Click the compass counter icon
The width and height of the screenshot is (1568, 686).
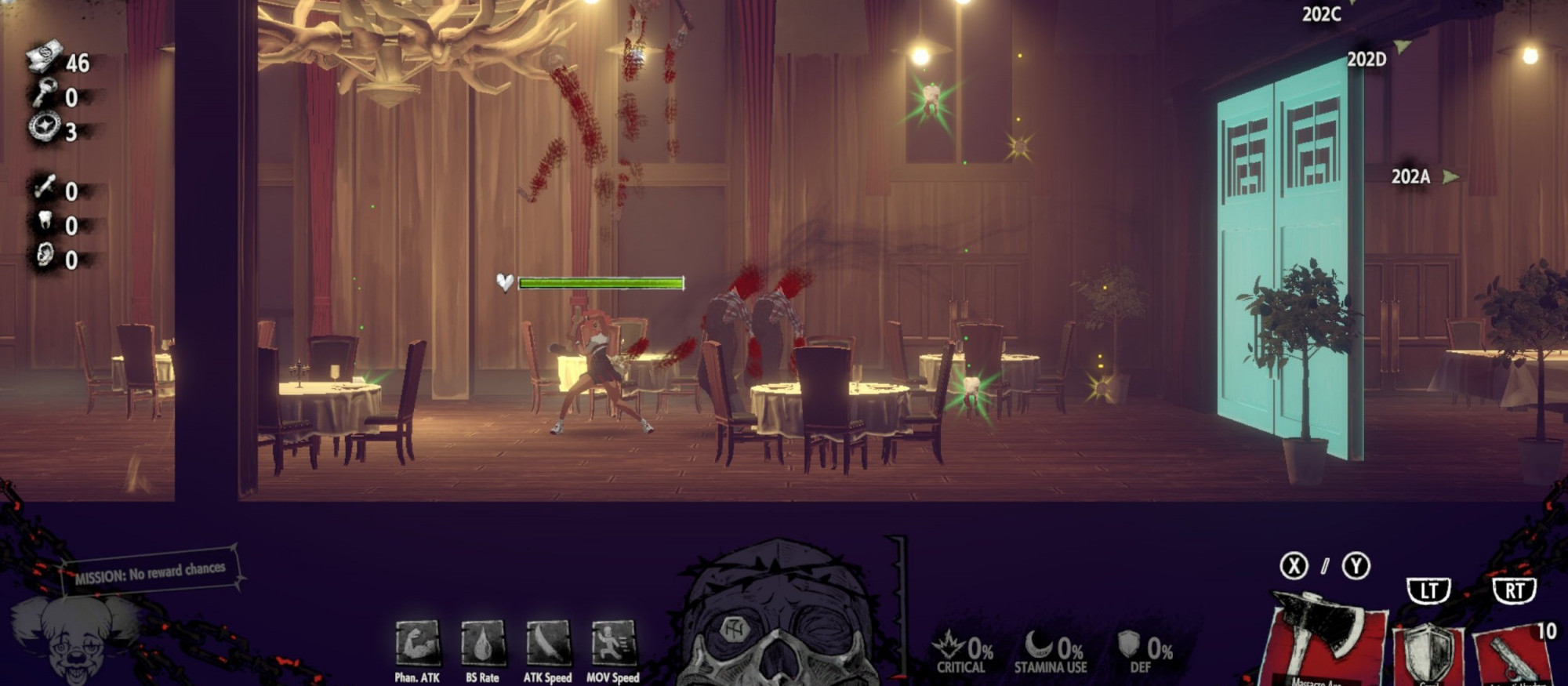[x=44, y=128]
